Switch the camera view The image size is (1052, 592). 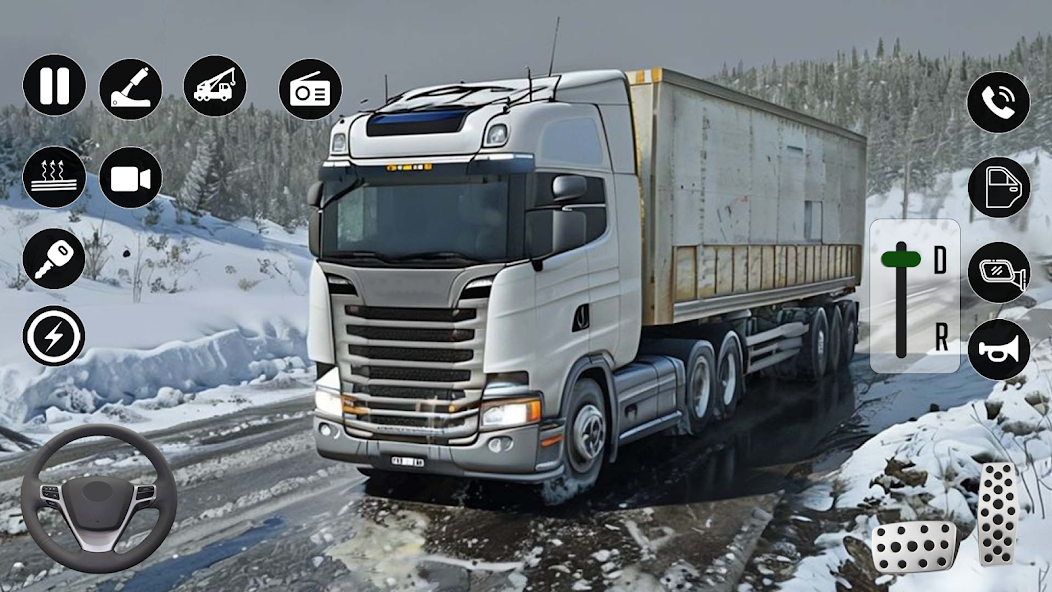point(131,178)
